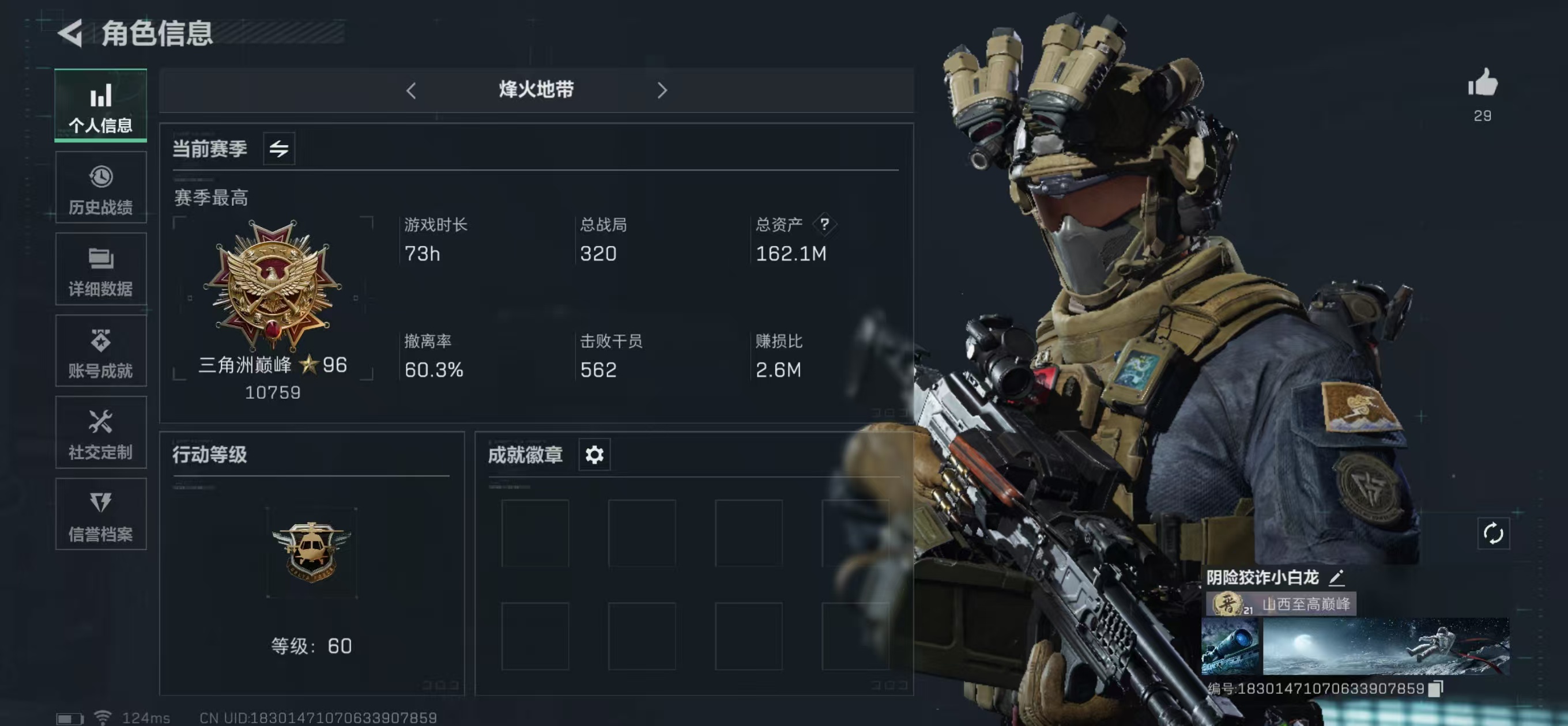
Task: Open the 总资产 question mark tooltip
Action: pyautogui.click(x=826, y=224)
